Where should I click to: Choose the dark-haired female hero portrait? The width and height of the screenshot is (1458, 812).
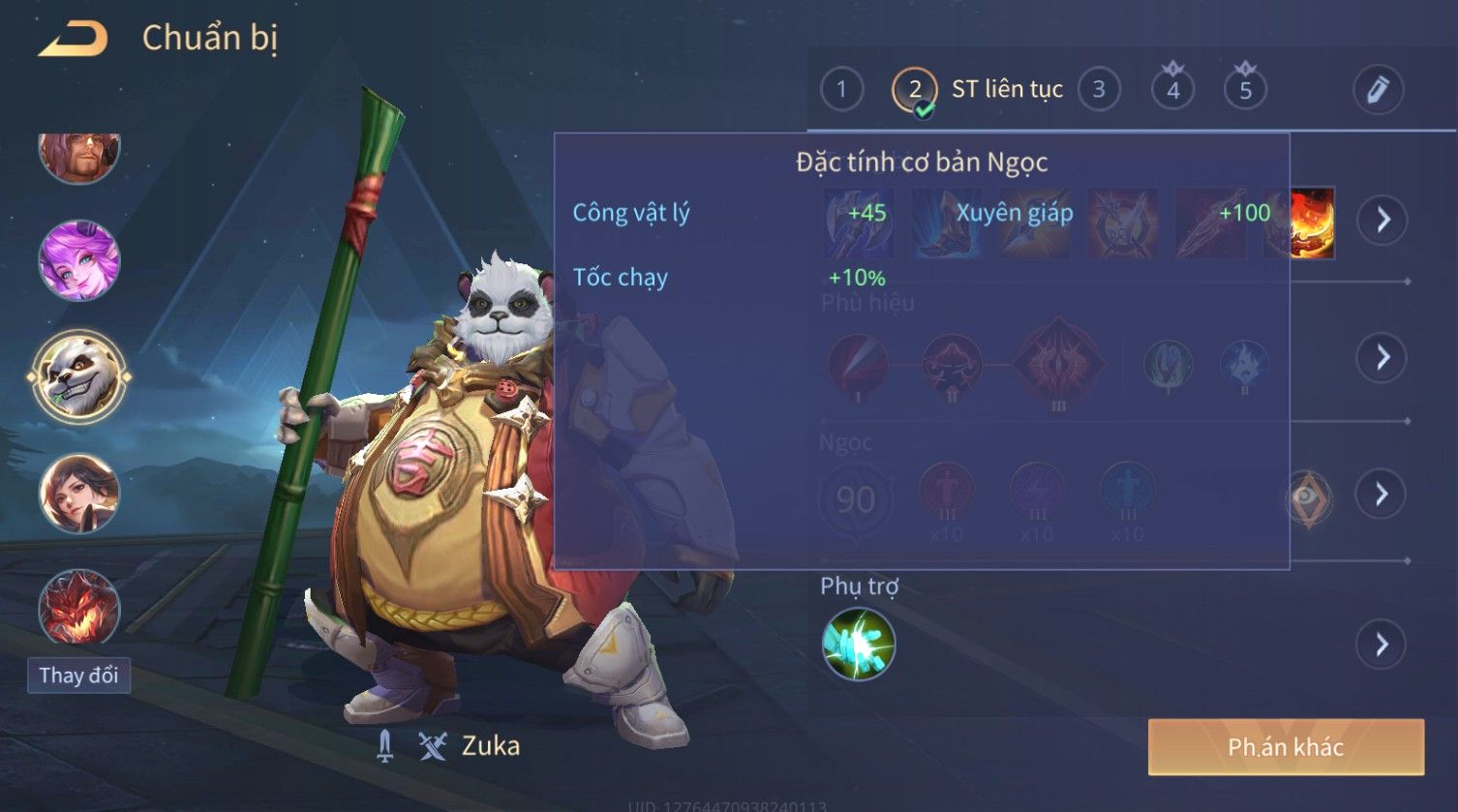pos(79,494)
